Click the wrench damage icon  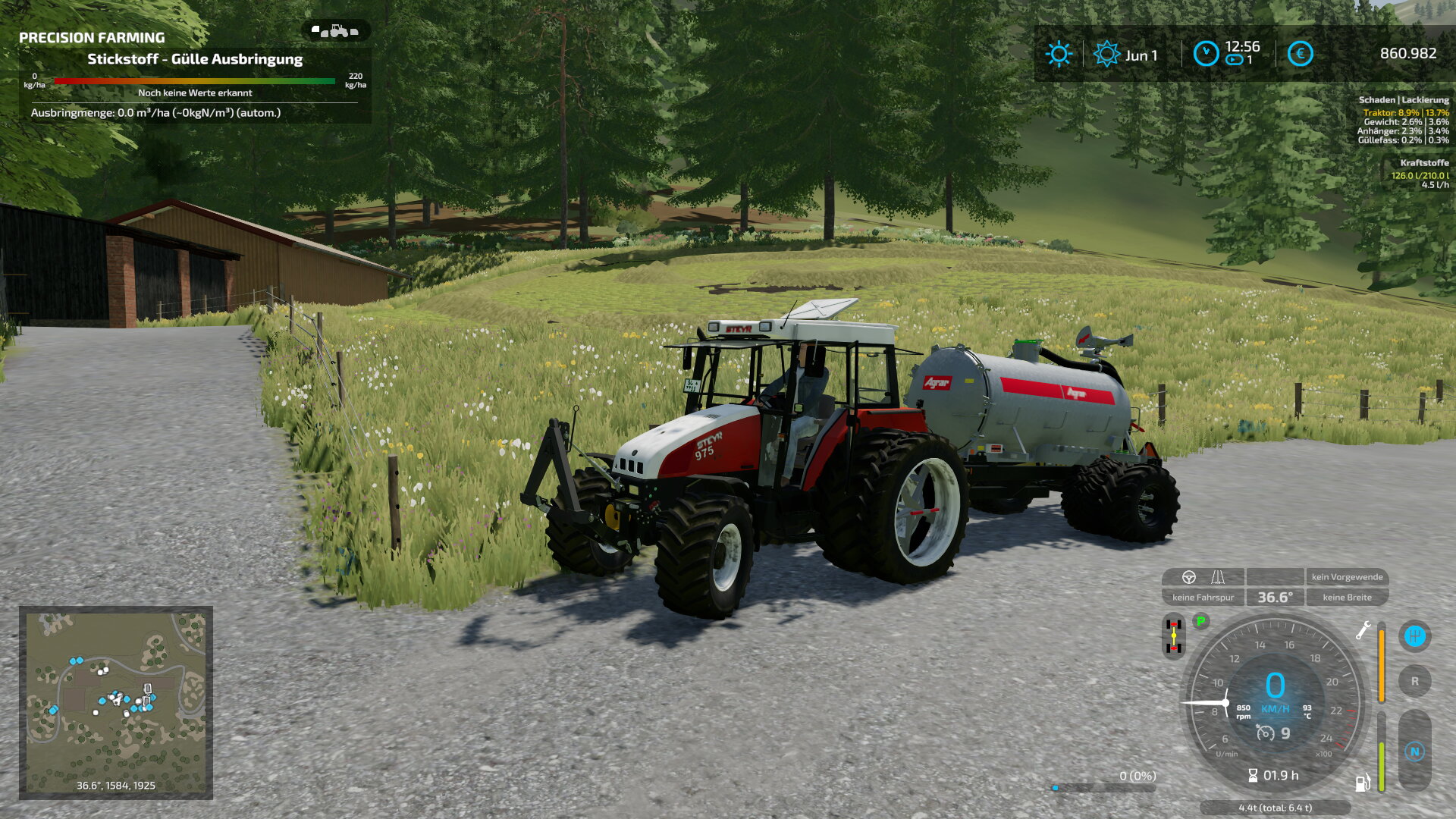(x=1363, y=630)
